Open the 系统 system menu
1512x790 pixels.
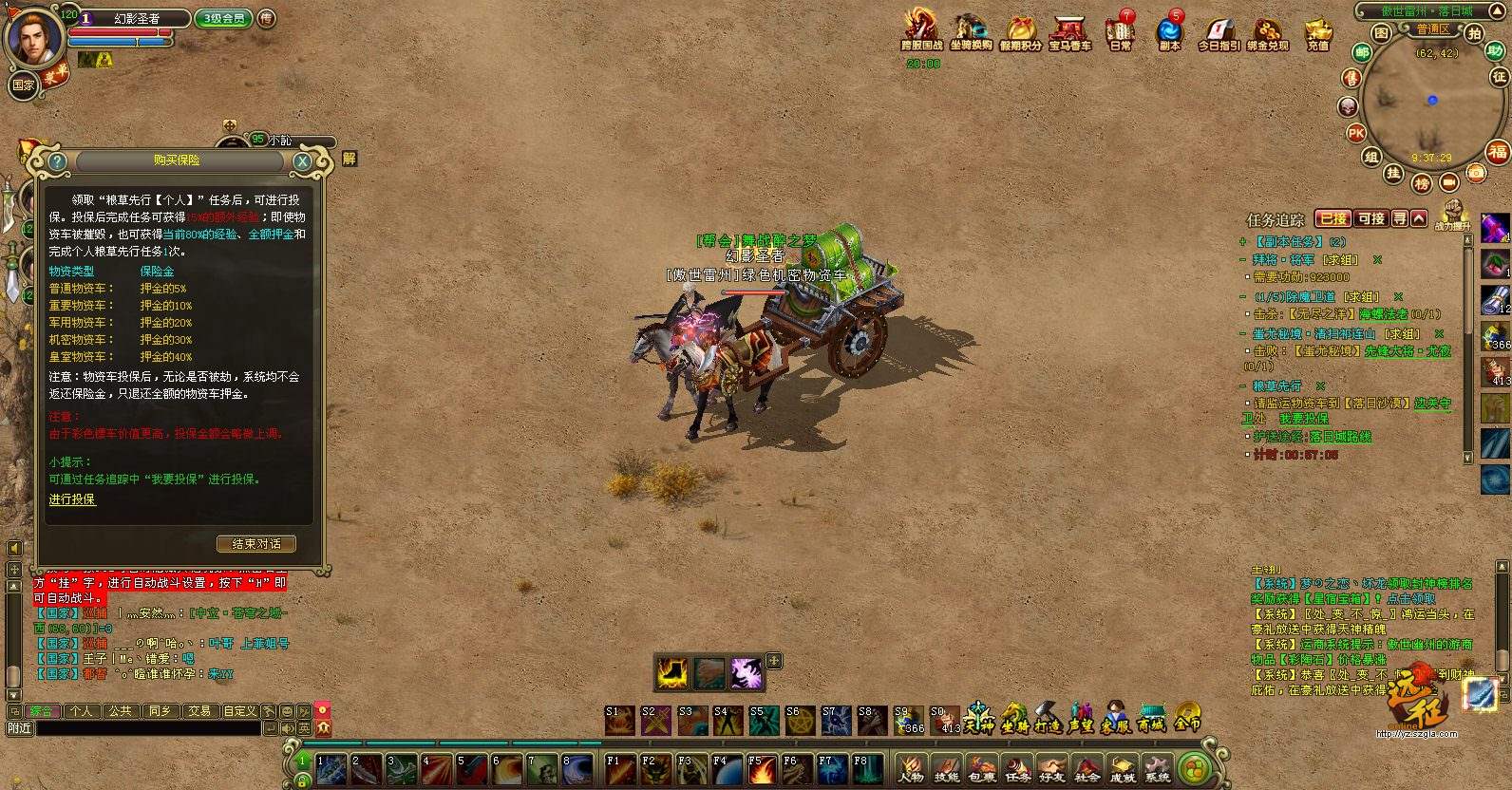(1157, 768)
